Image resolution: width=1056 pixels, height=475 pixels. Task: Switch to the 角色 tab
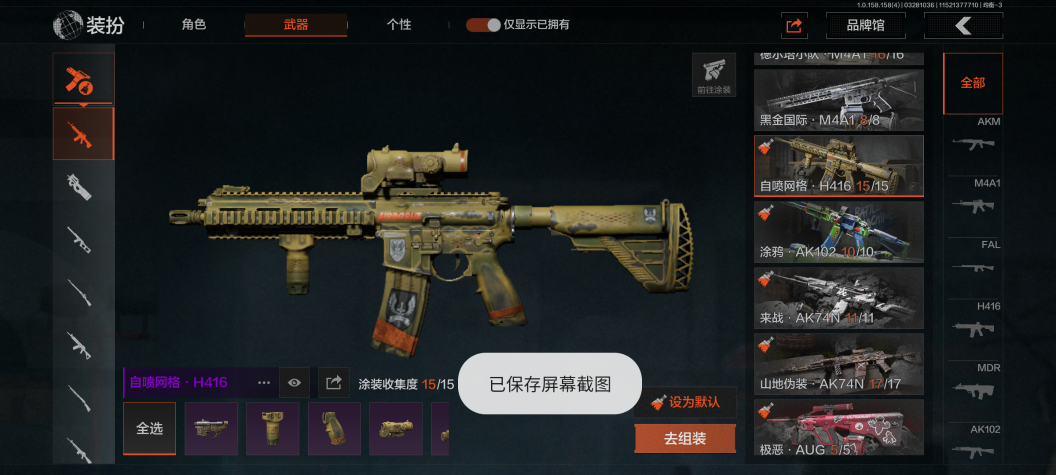click(194, 25)
